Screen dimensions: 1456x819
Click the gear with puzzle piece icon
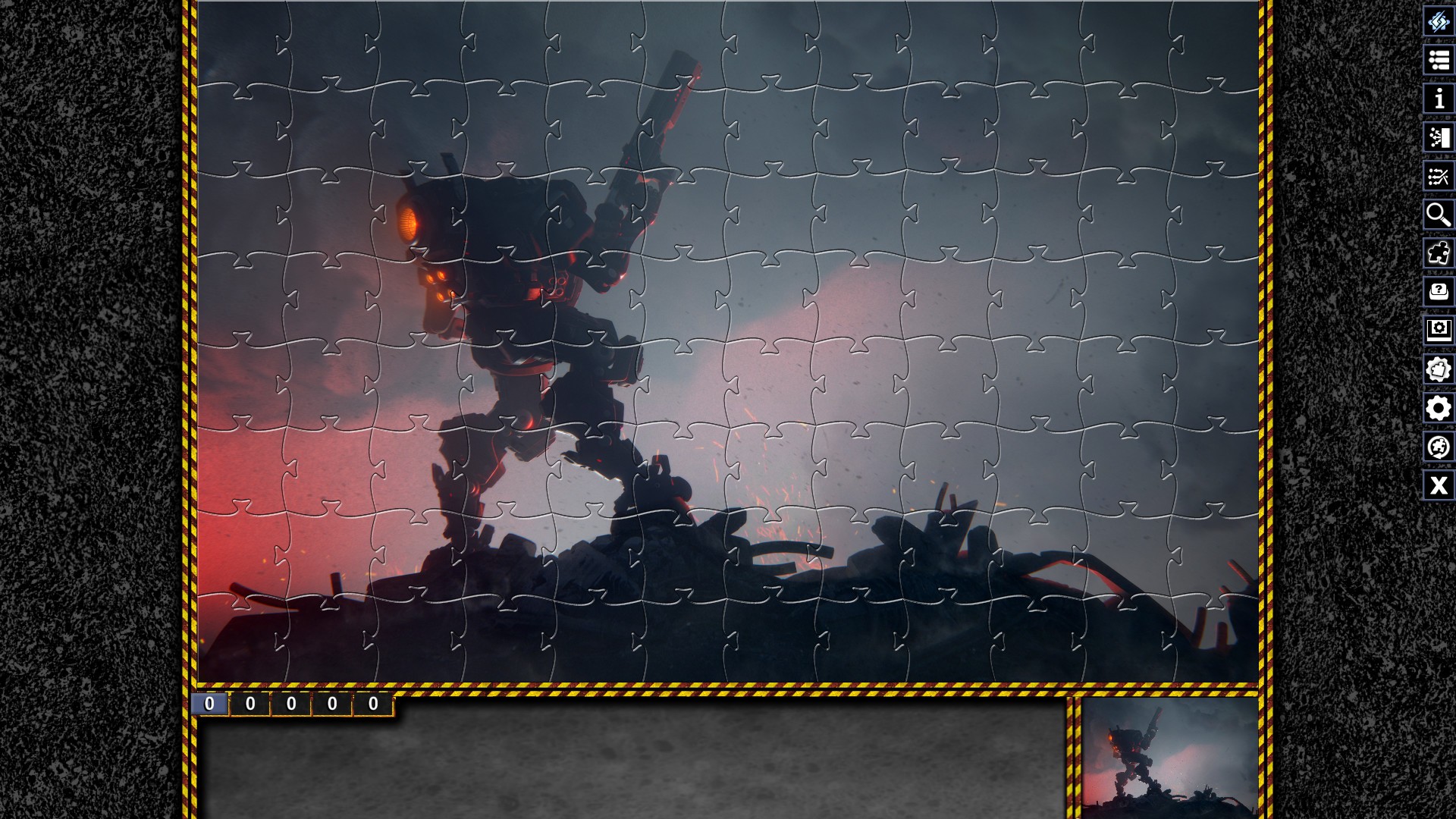[1439, 369]
